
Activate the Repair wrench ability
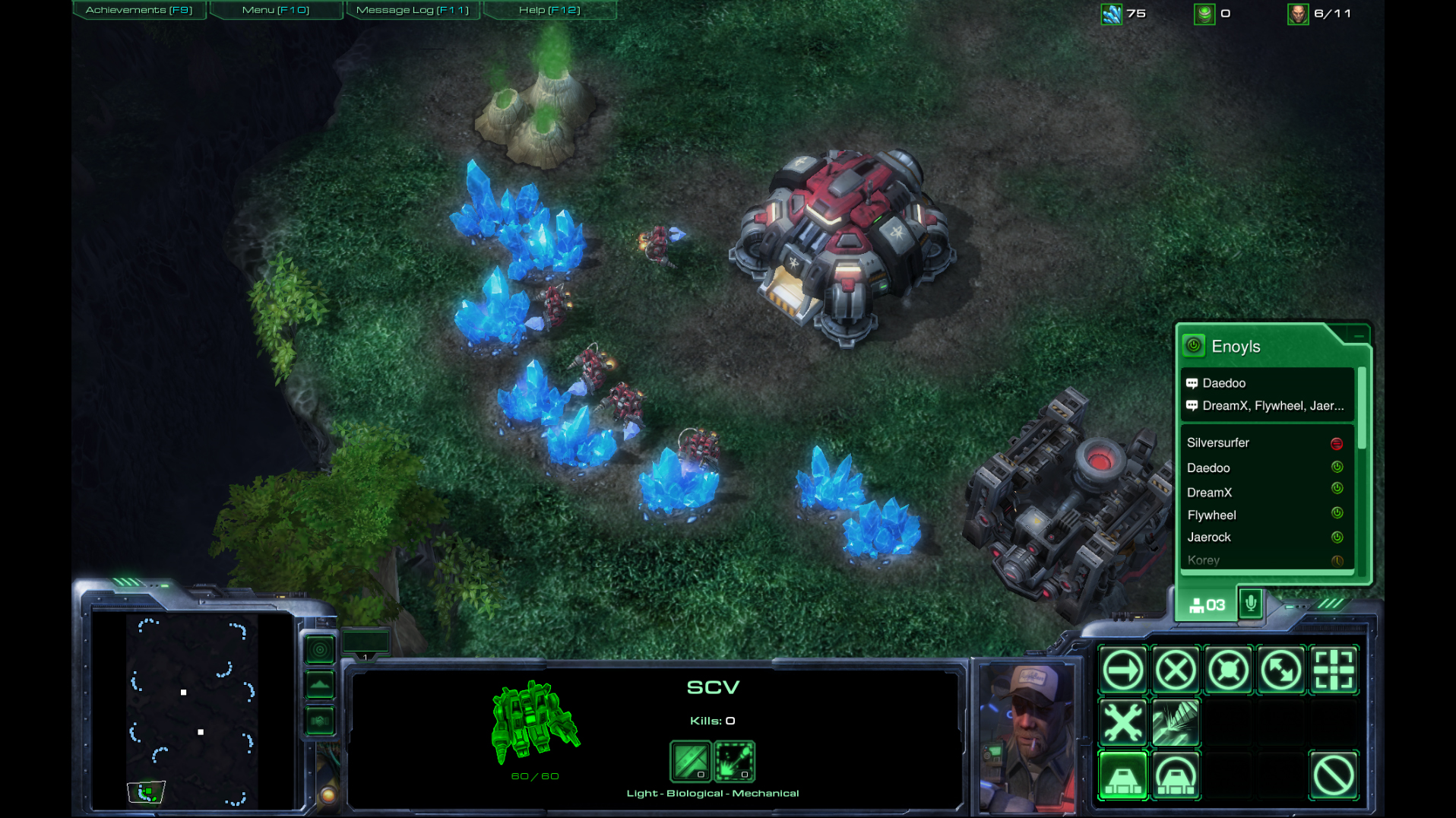pos(1122,722)
